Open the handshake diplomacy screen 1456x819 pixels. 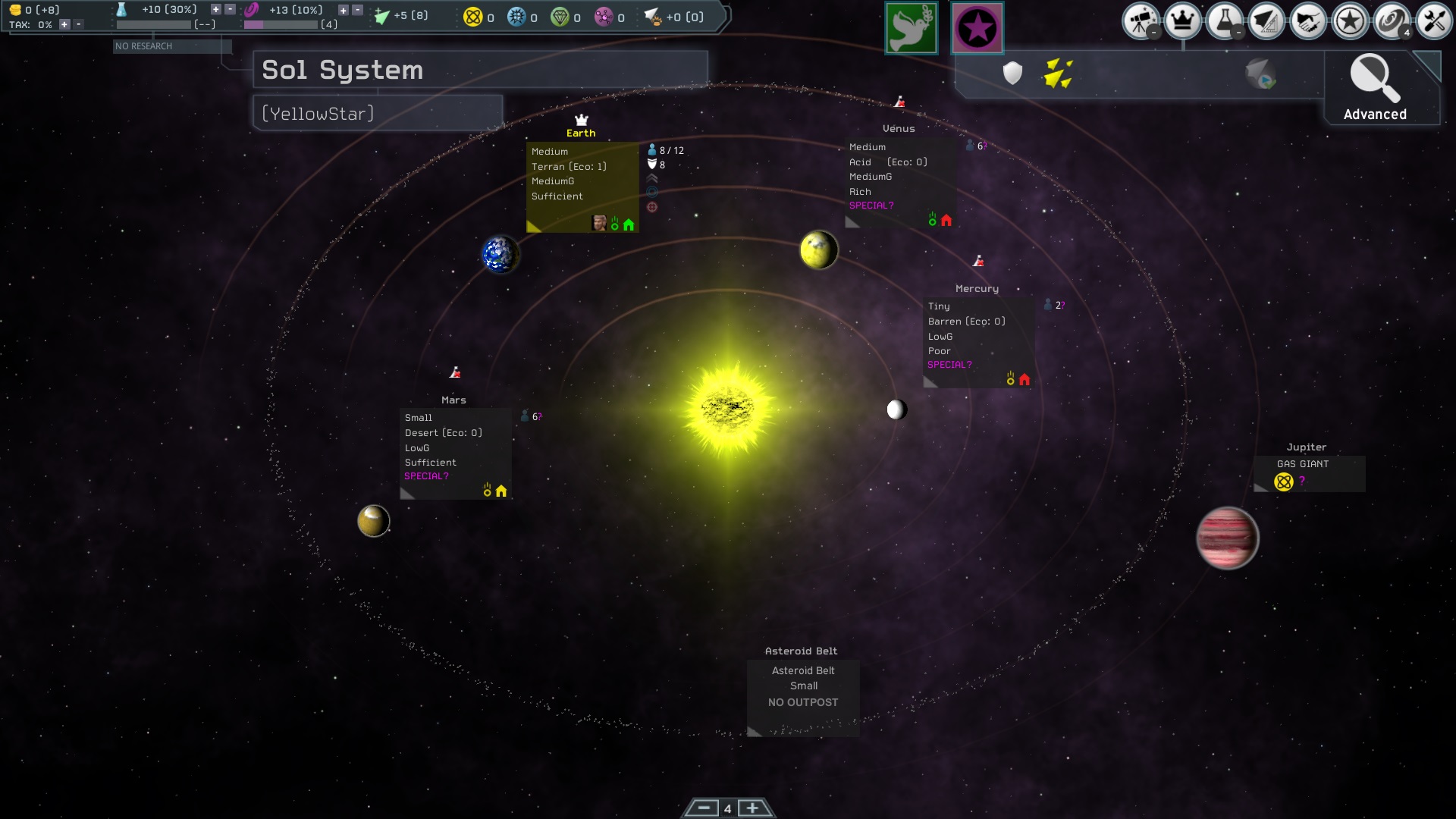click(1307, 21)
